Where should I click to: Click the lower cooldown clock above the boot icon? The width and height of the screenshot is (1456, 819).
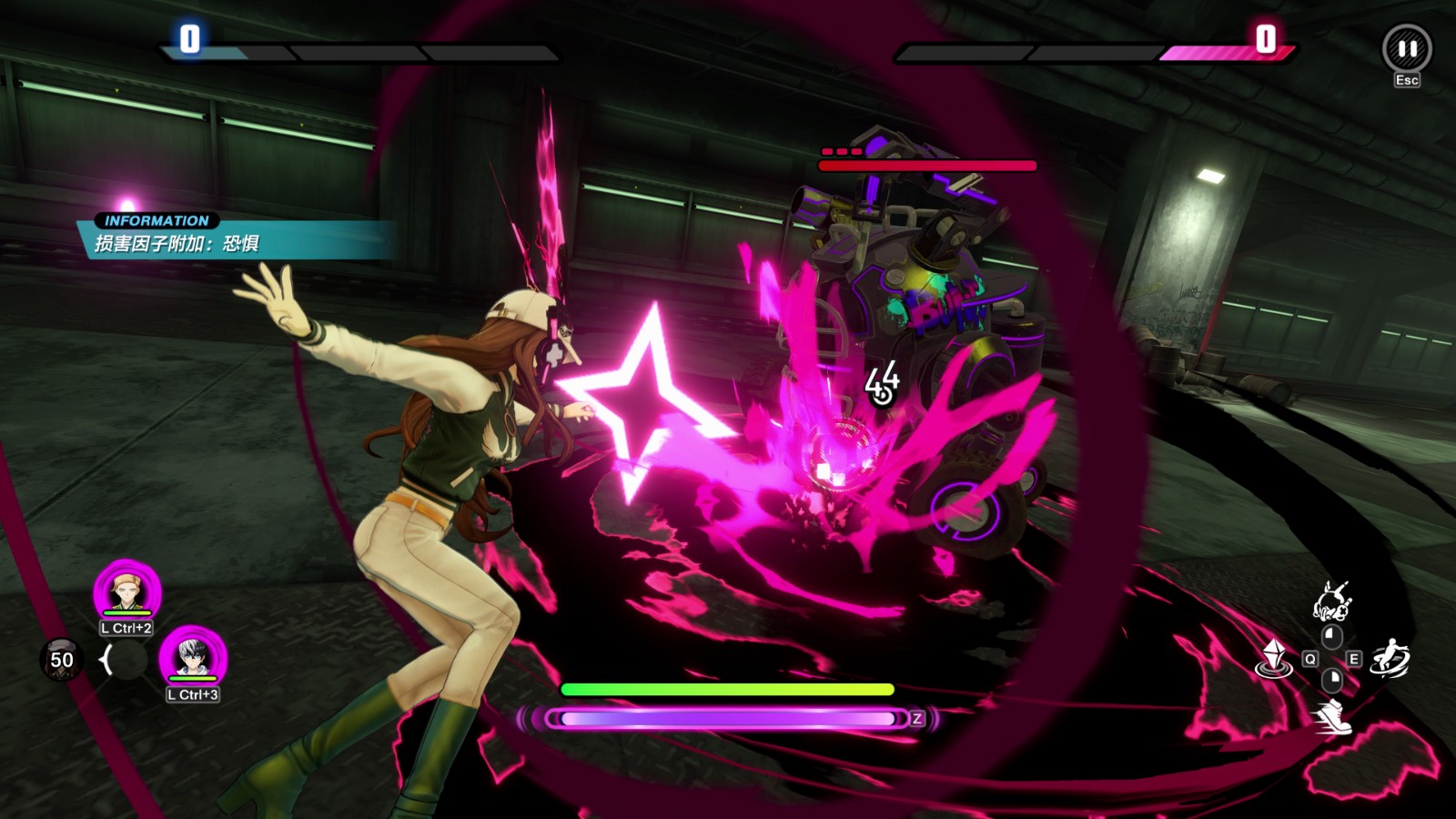click(x=1331, y=681)
